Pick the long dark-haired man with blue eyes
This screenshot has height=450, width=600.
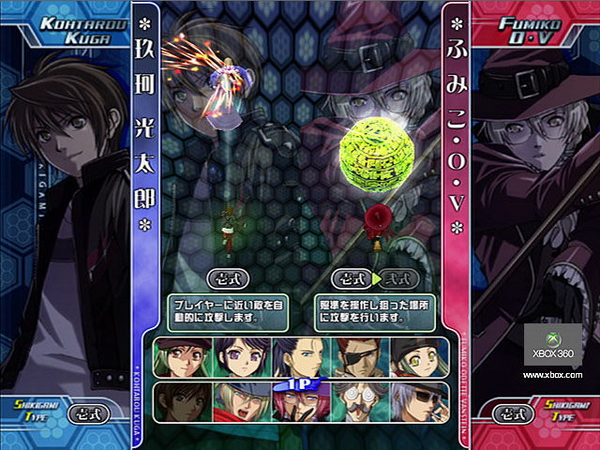pyautogui.click(x=298, y=357)
